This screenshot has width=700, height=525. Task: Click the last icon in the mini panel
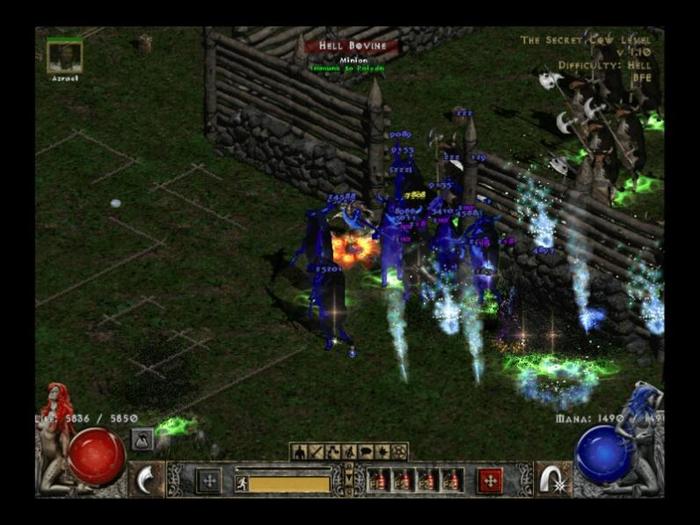pyautogui.click(x=400, y=451)
